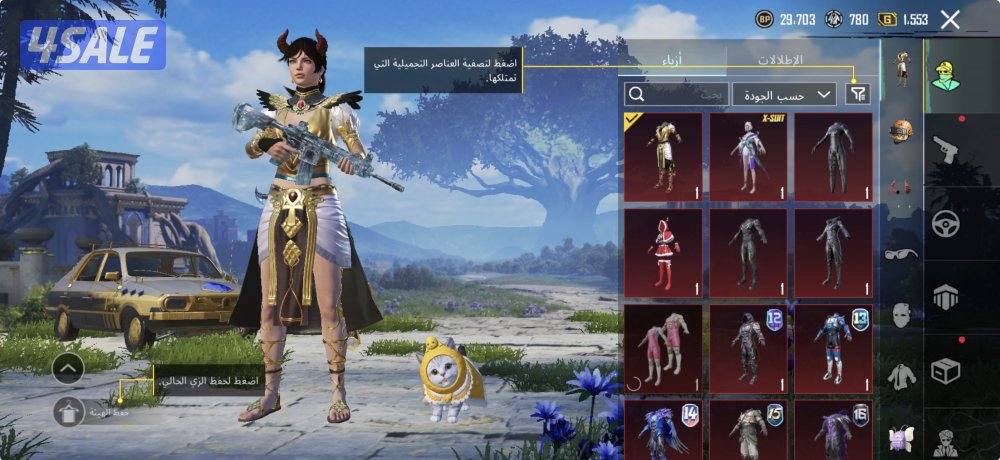Show glasses accessories category

(902, 254)
